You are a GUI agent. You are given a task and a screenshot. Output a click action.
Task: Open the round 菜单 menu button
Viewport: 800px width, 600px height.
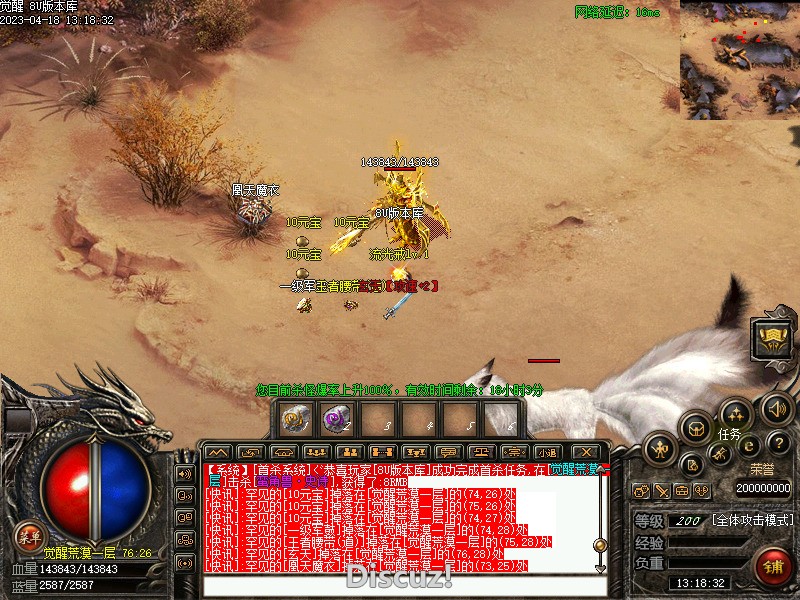[x=29, y=534]
